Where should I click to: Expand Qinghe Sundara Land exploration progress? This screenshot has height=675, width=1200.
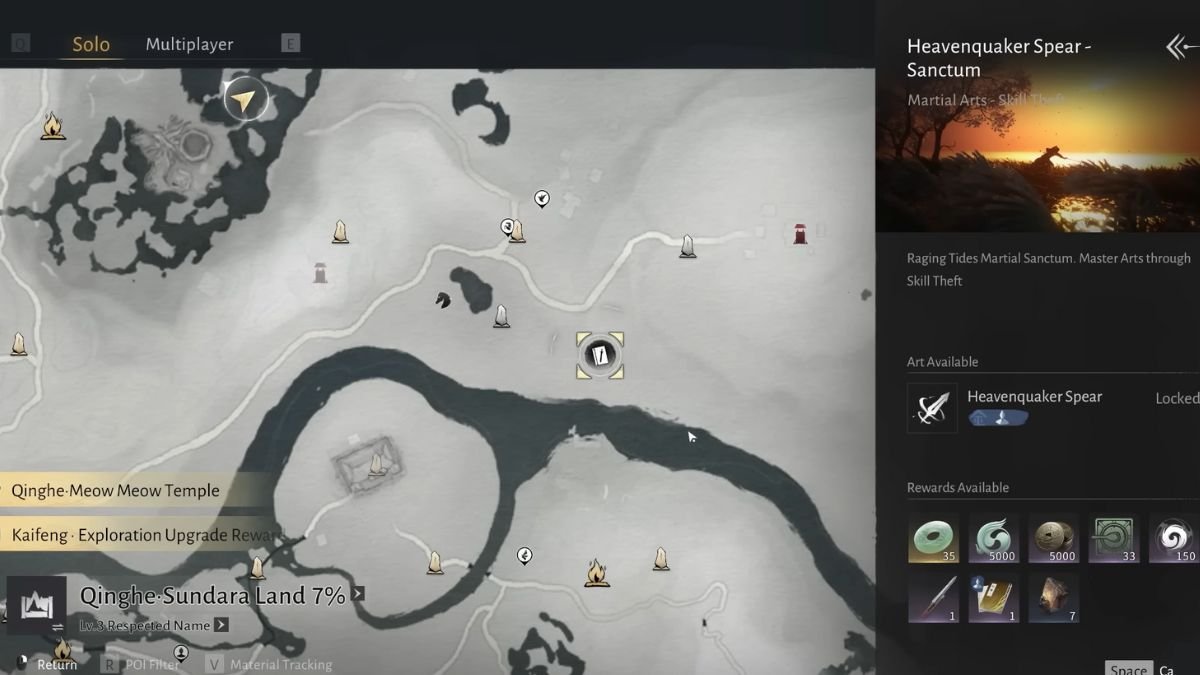(357, 594)
